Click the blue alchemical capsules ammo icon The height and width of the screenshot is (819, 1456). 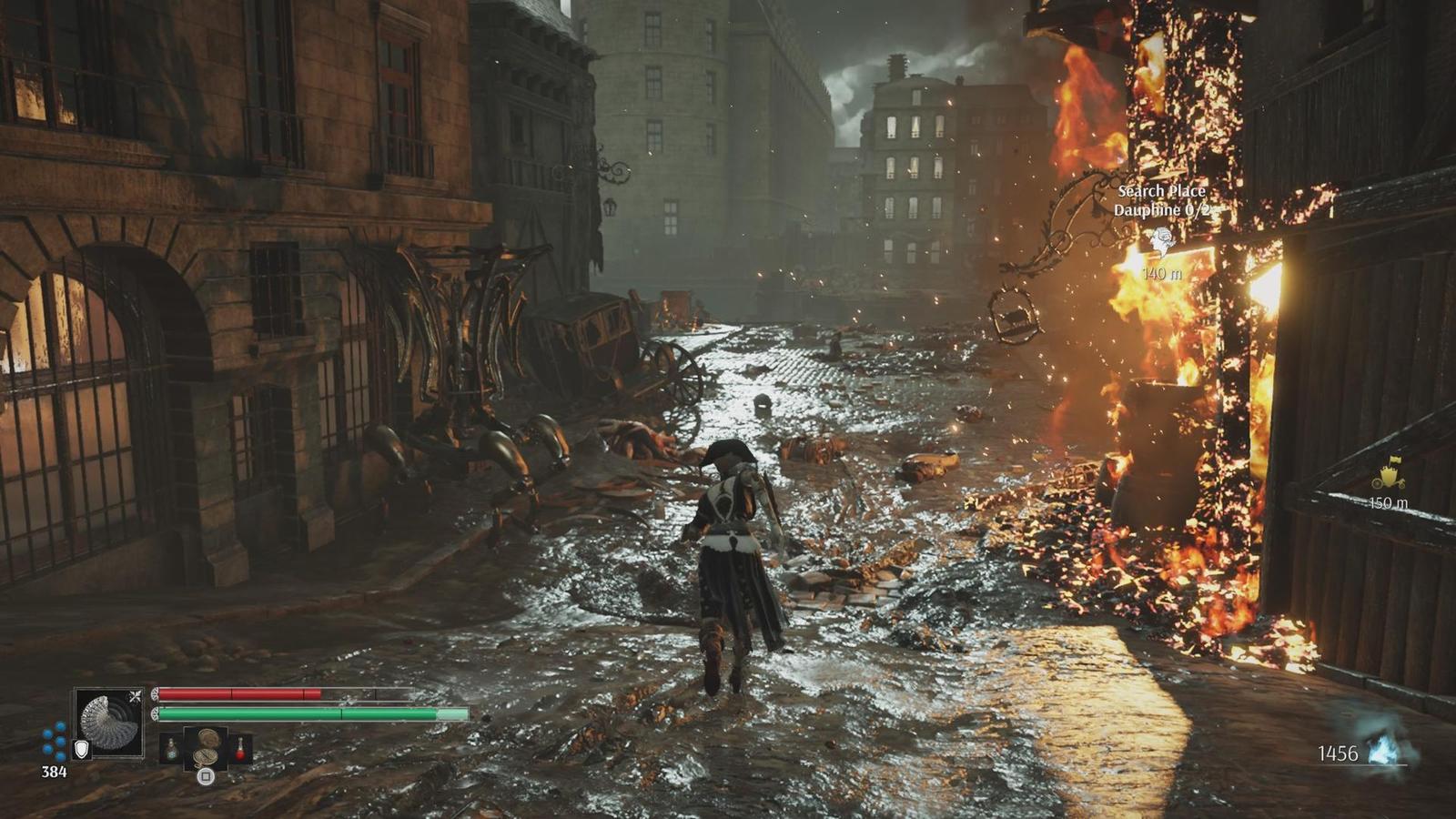(55, 741)
